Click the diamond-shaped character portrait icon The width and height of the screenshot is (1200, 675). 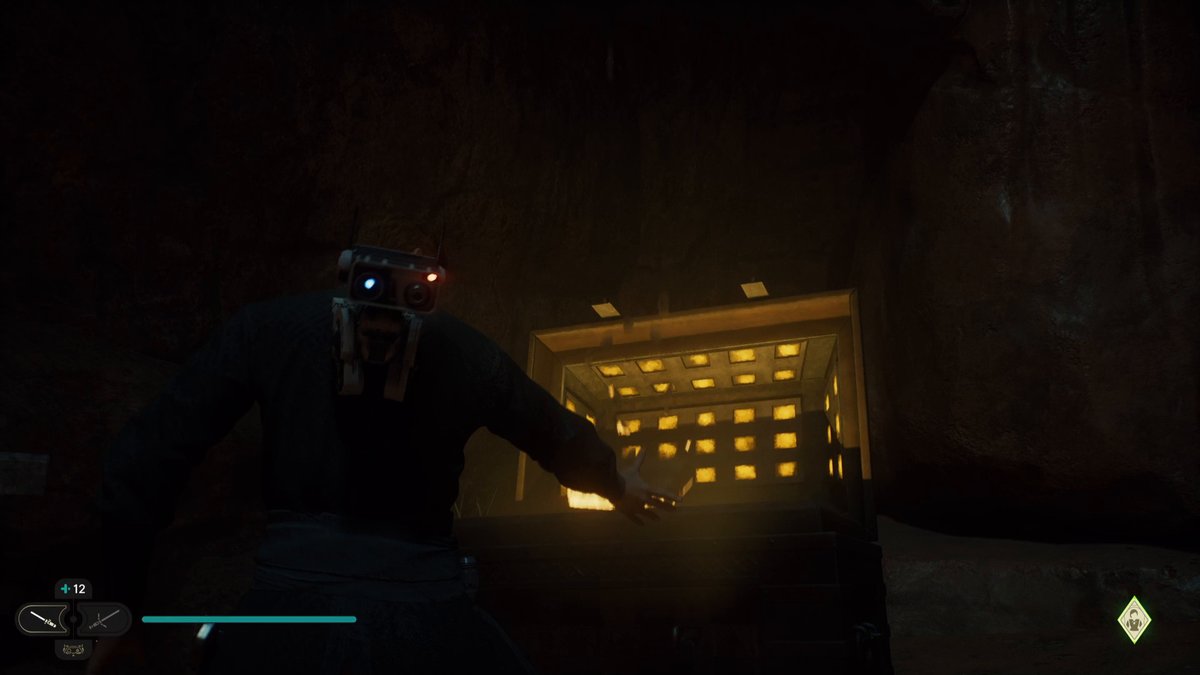(1134, 620)
